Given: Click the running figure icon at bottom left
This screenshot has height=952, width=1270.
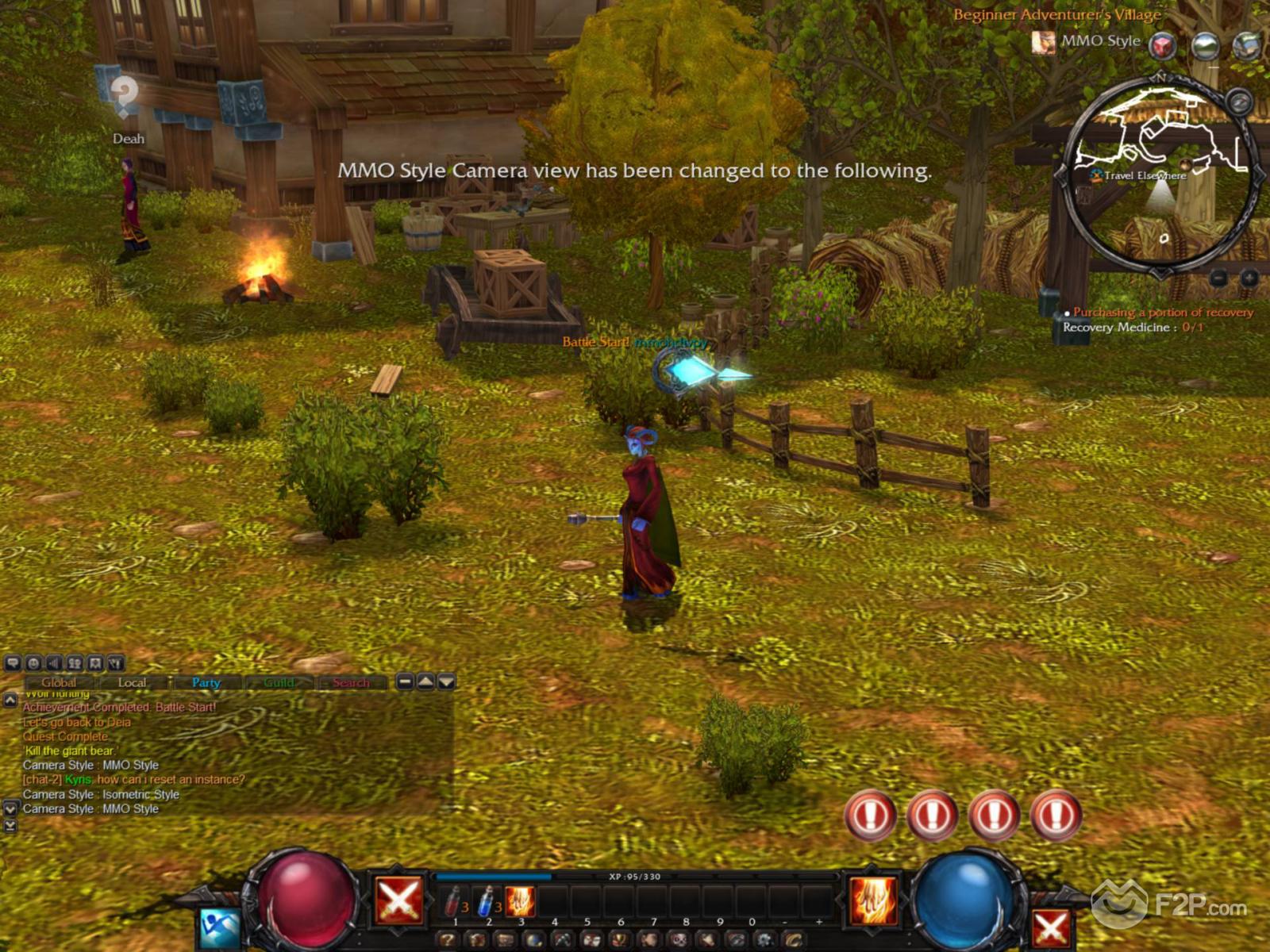Looking at the screenshot, I should coord(218,928).
